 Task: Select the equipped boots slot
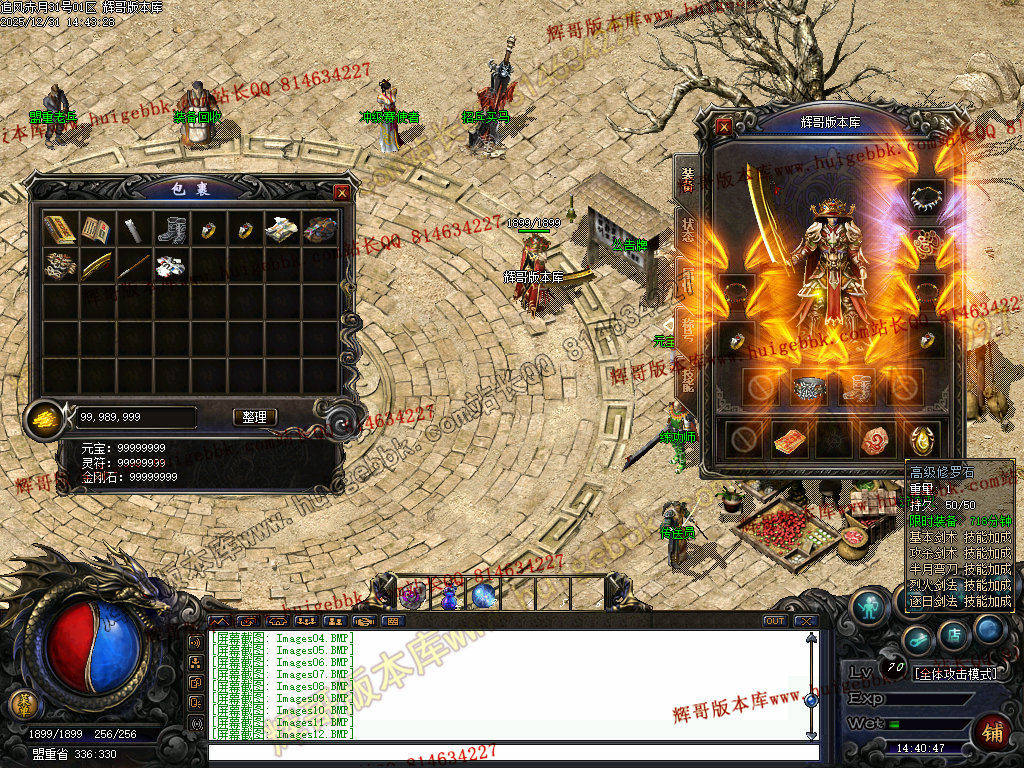tap(857, 388)
